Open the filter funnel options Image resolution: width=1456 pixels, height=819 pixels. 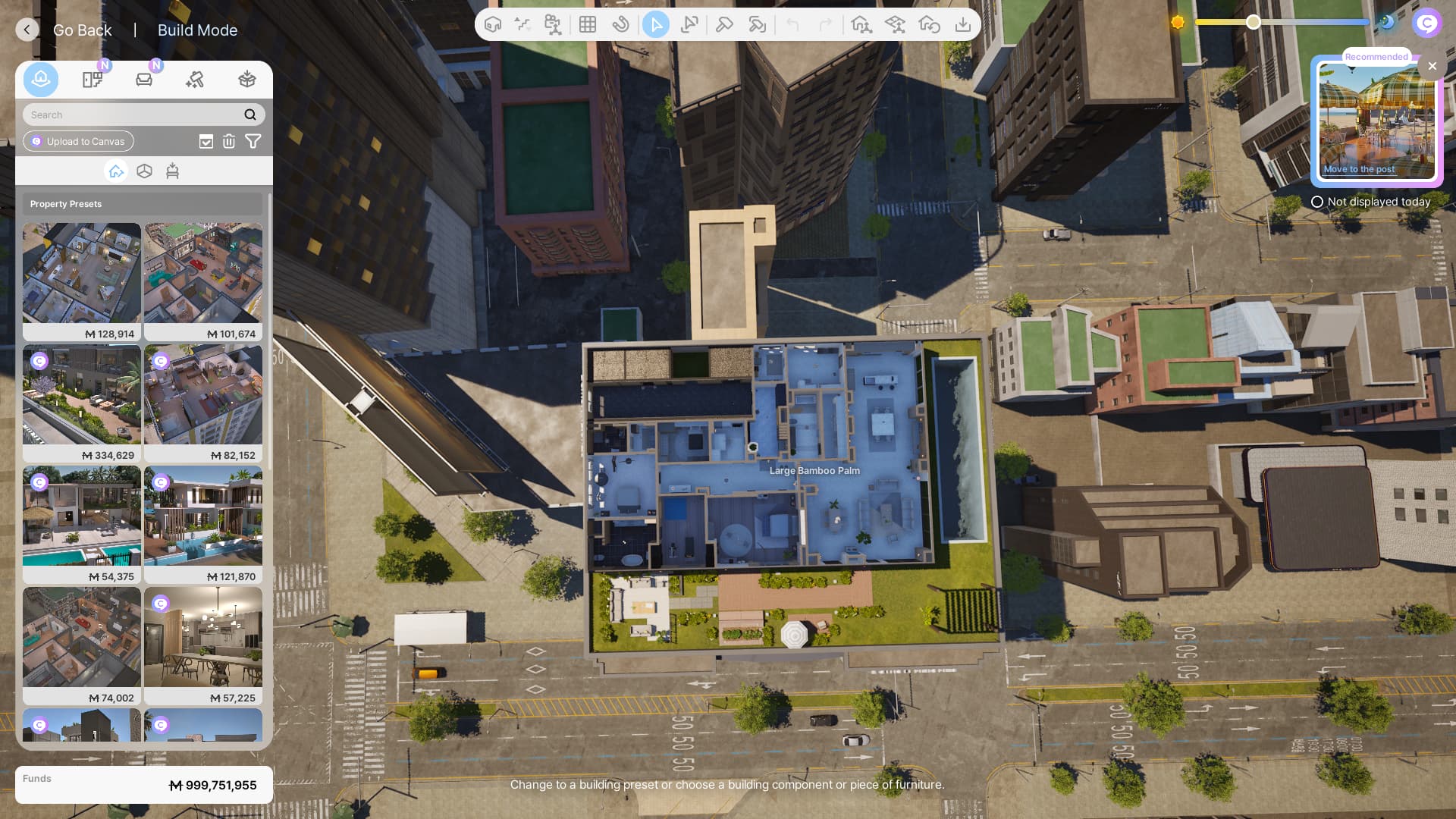pyautogui.click(x=253, y=141)
